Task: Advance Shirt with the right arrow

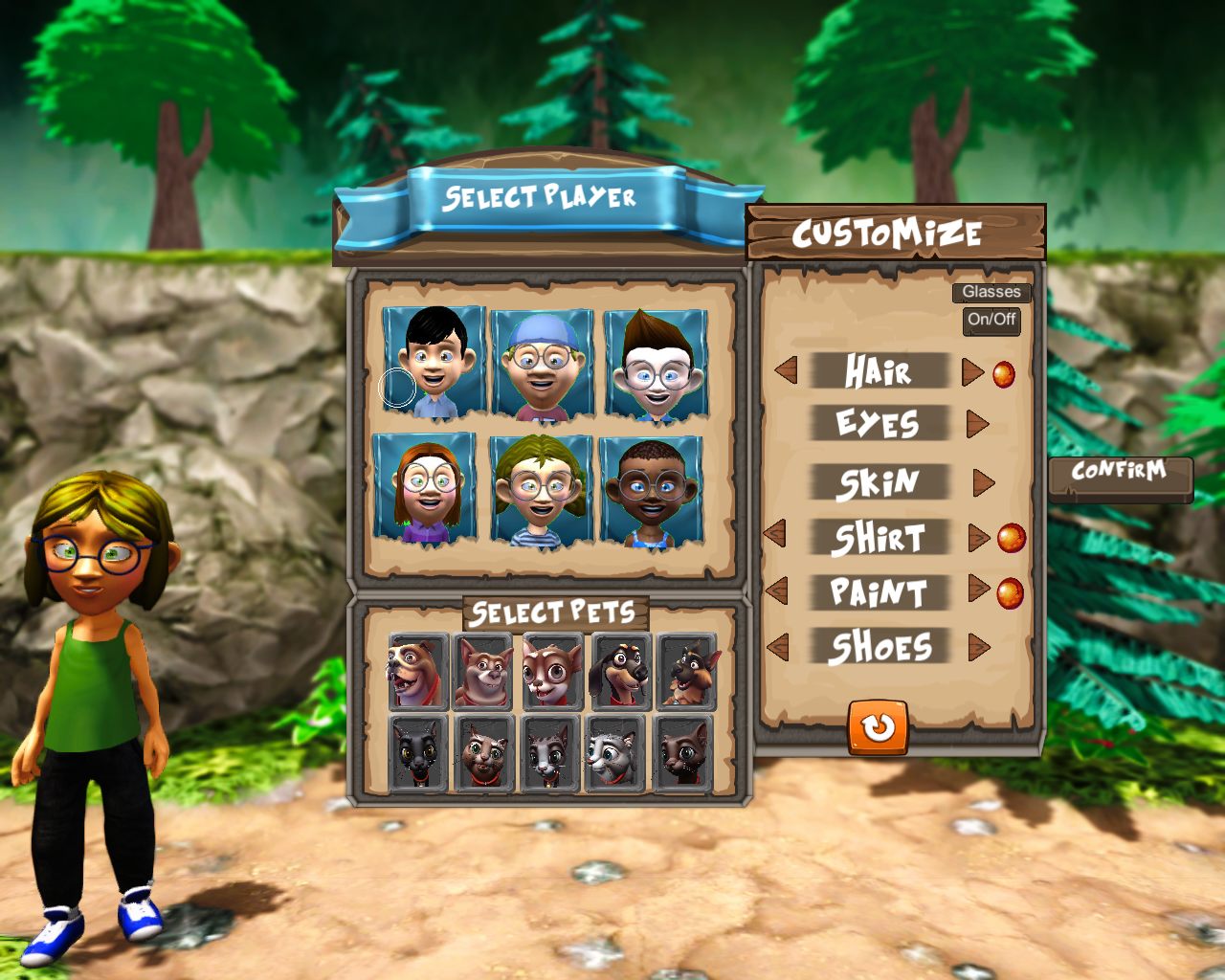Action: pyautogui.click(x=977, y=537)
